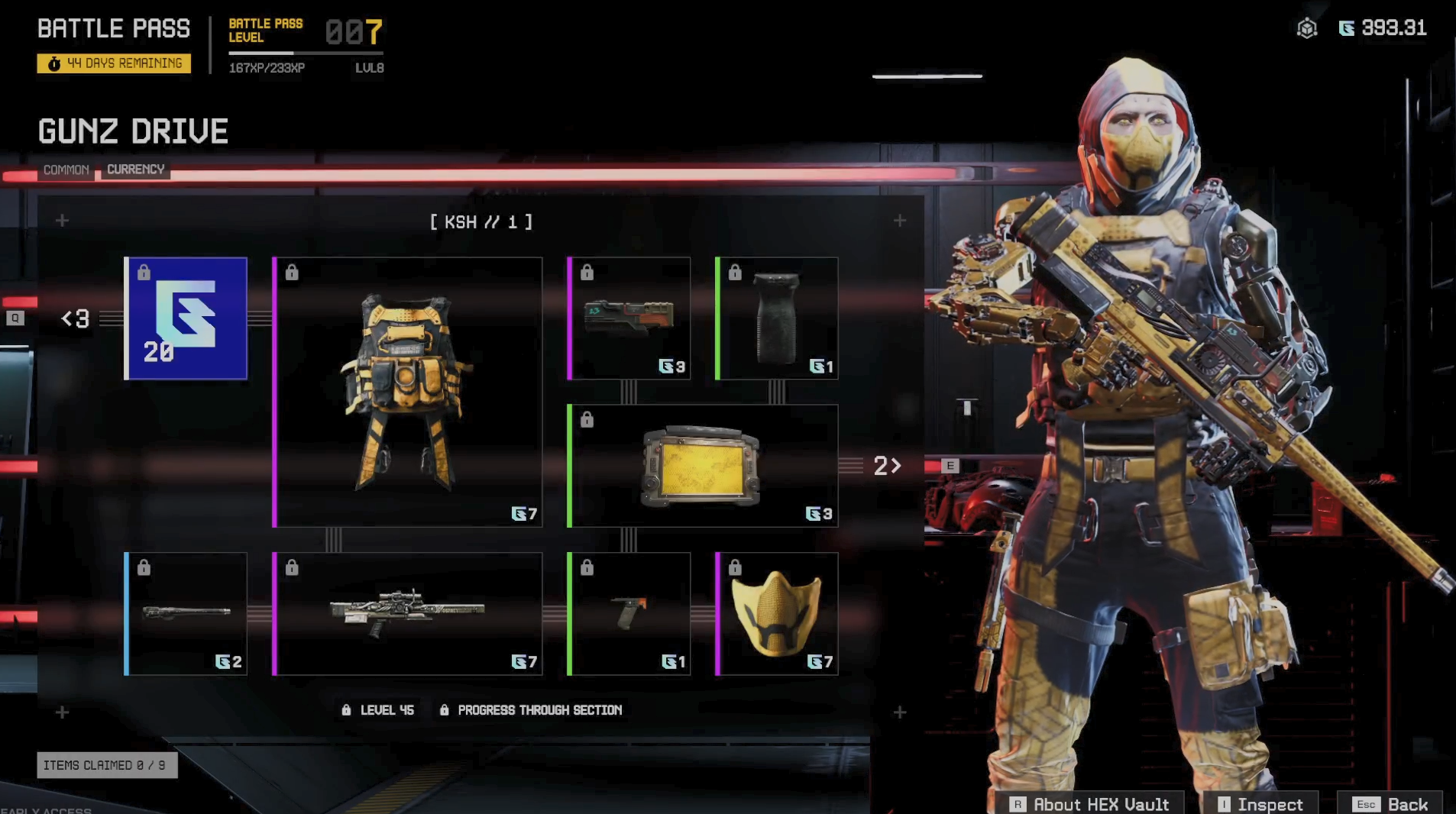1456x814 pixels.
Task: Select the pistol grip reward tile
Action: click(x=629, y=614)
